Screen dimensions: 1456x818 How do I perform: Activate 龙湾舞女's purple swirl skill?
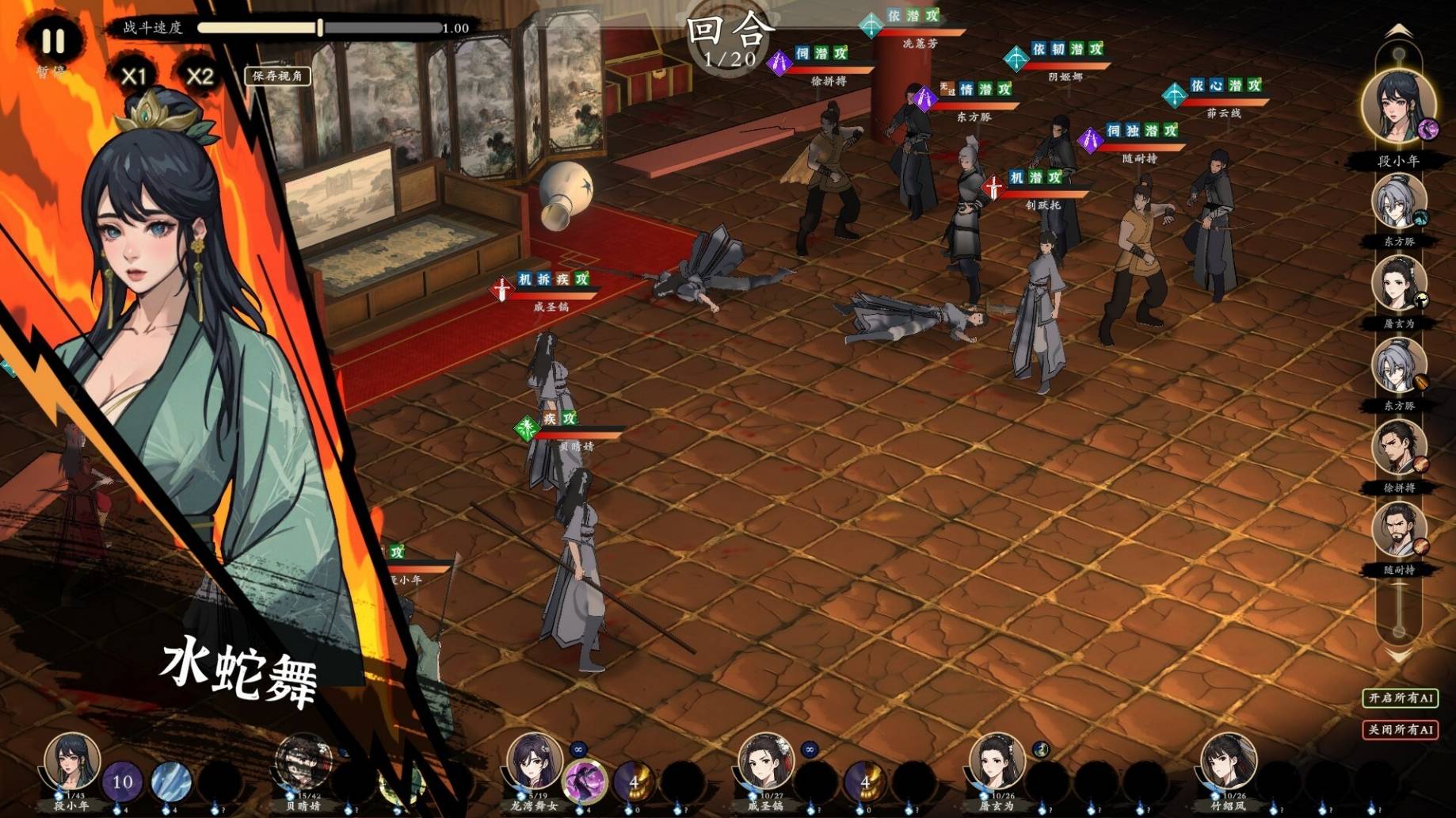585,781
